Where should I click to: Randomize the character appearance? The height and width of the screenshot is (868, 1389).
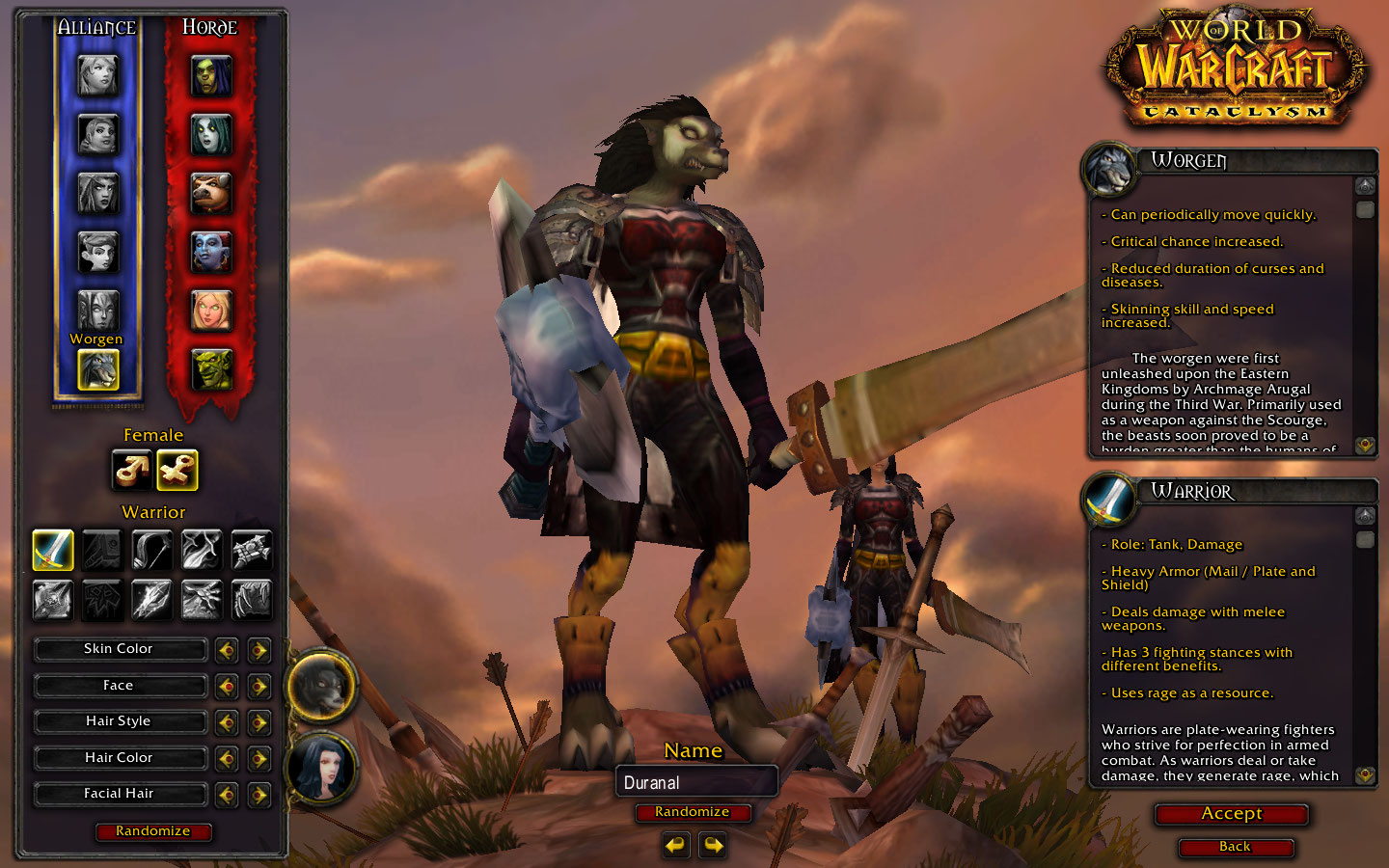[x=153, y=831]
